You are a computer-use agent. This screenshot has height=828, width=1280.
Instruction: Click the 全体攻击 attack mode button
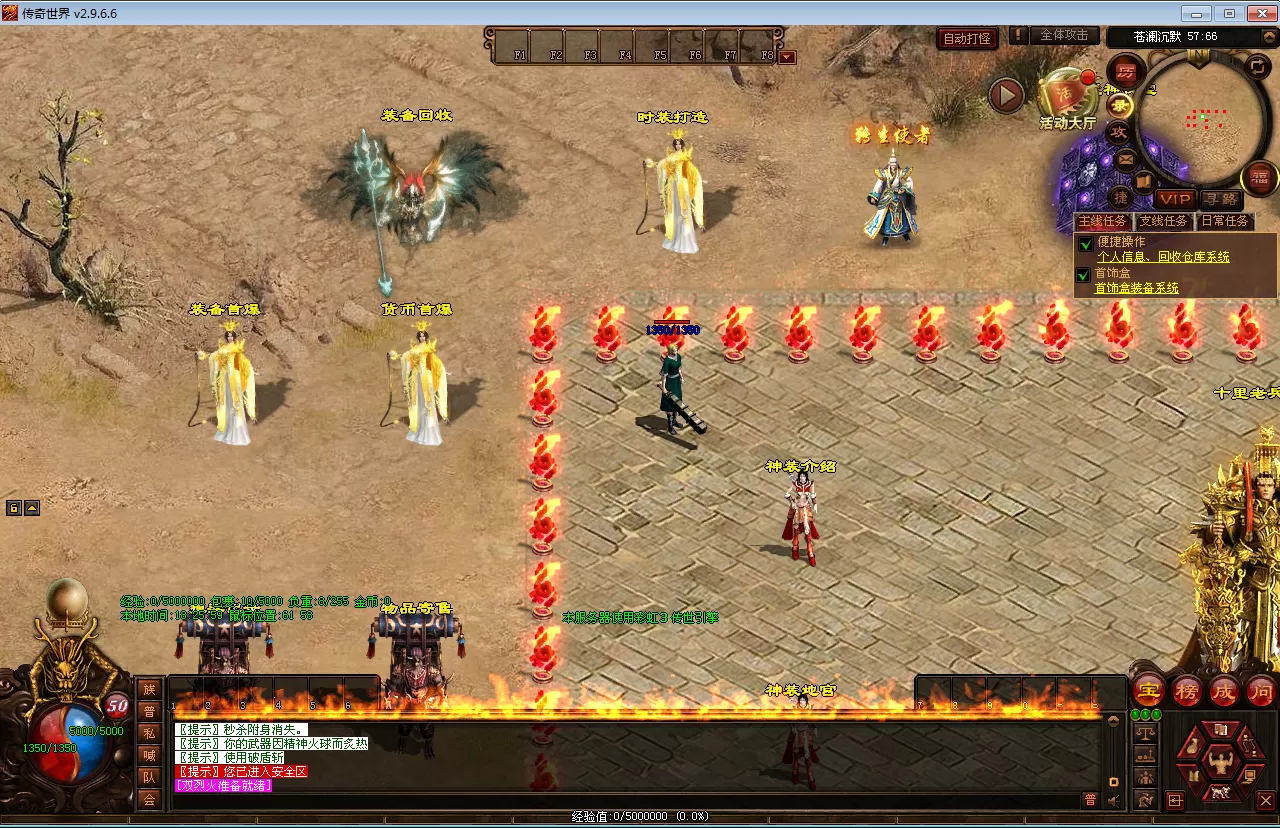(1064, 35)
